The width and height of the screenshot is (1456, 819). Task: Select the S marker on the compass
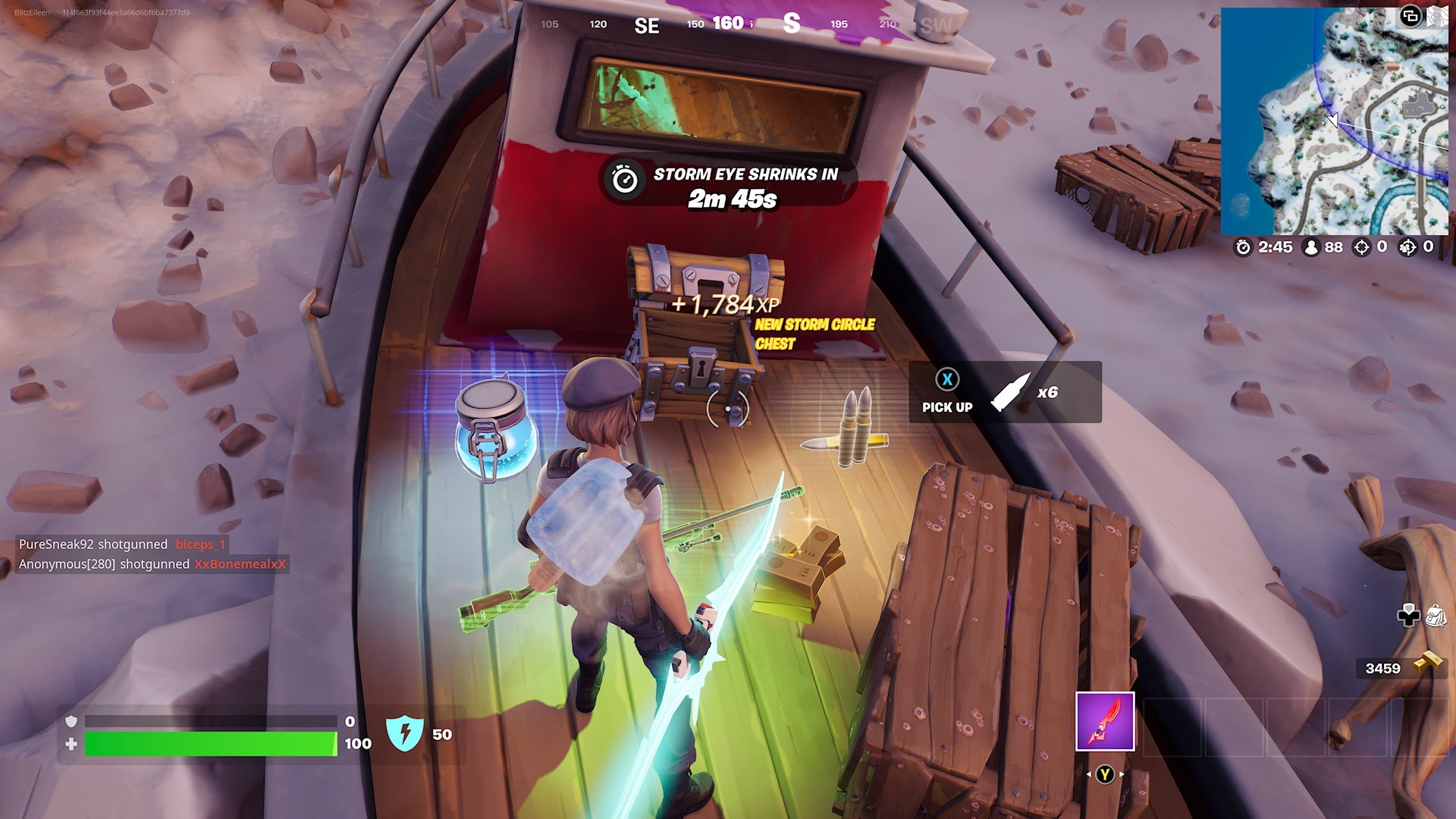tap(791, 24)
